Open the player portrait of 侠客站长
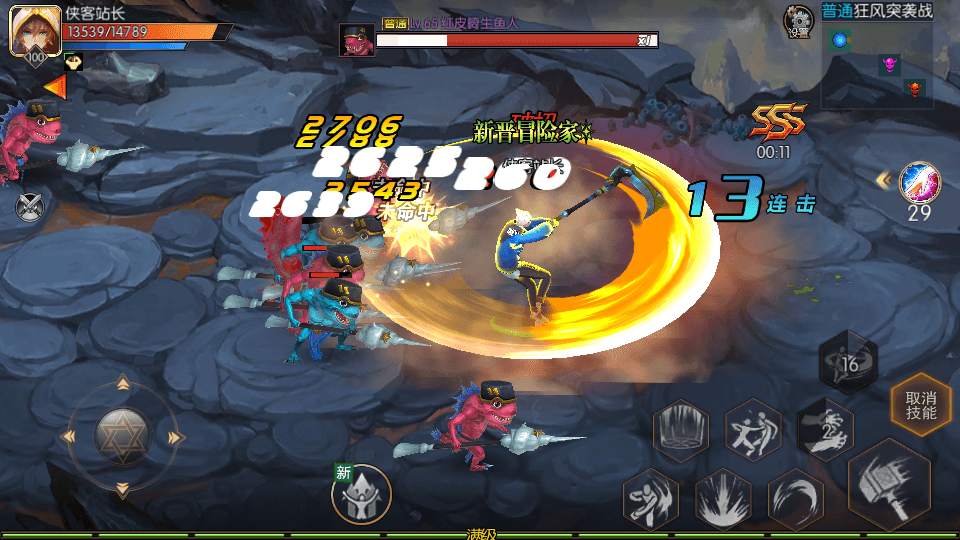The height and width of the screenshot is (540, 960). pyautogui.click(x=30, y=33)
